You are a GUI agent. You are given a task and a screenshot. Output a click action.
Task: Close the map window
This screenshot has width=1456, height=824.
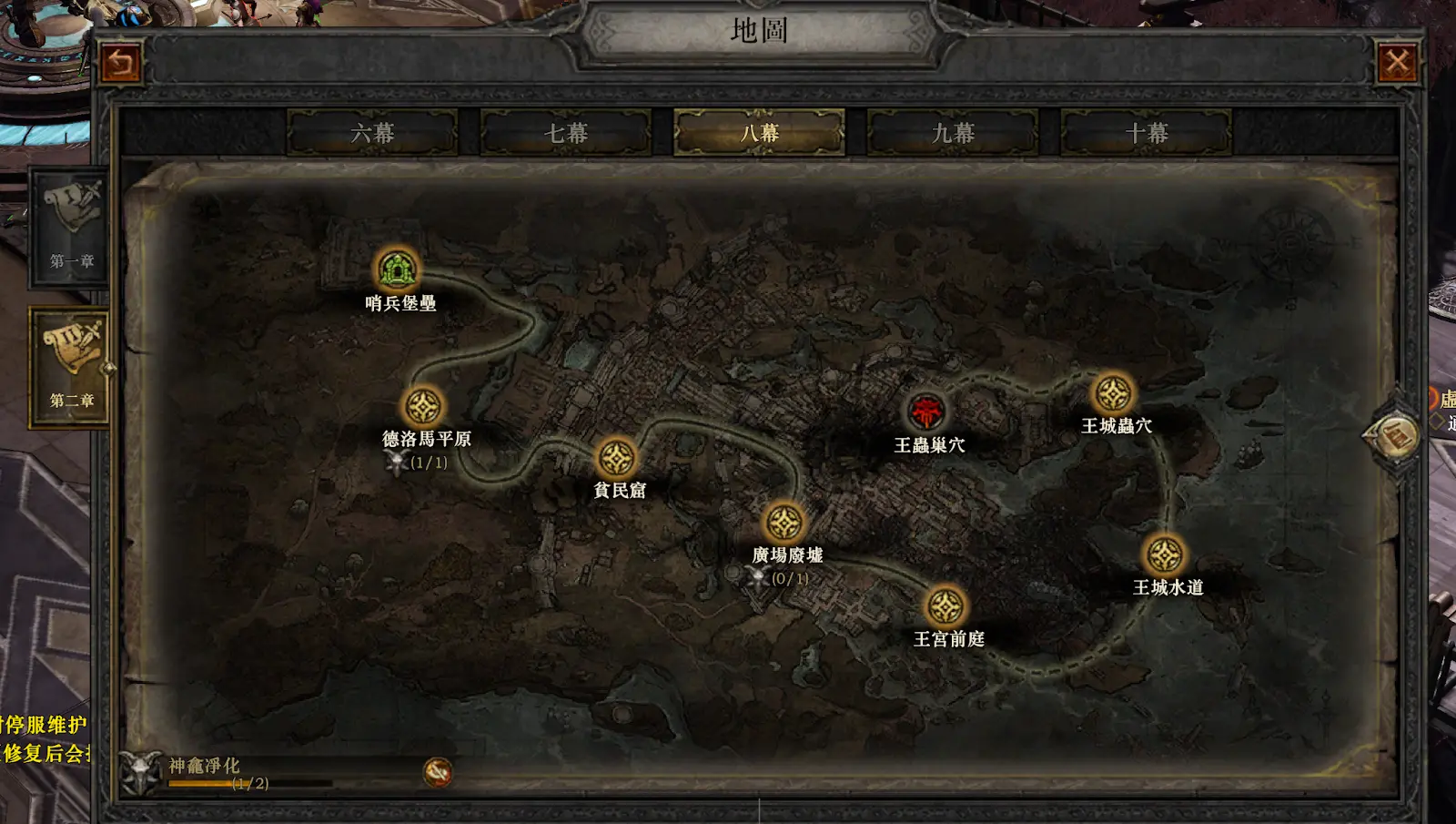click(1397, 63)
